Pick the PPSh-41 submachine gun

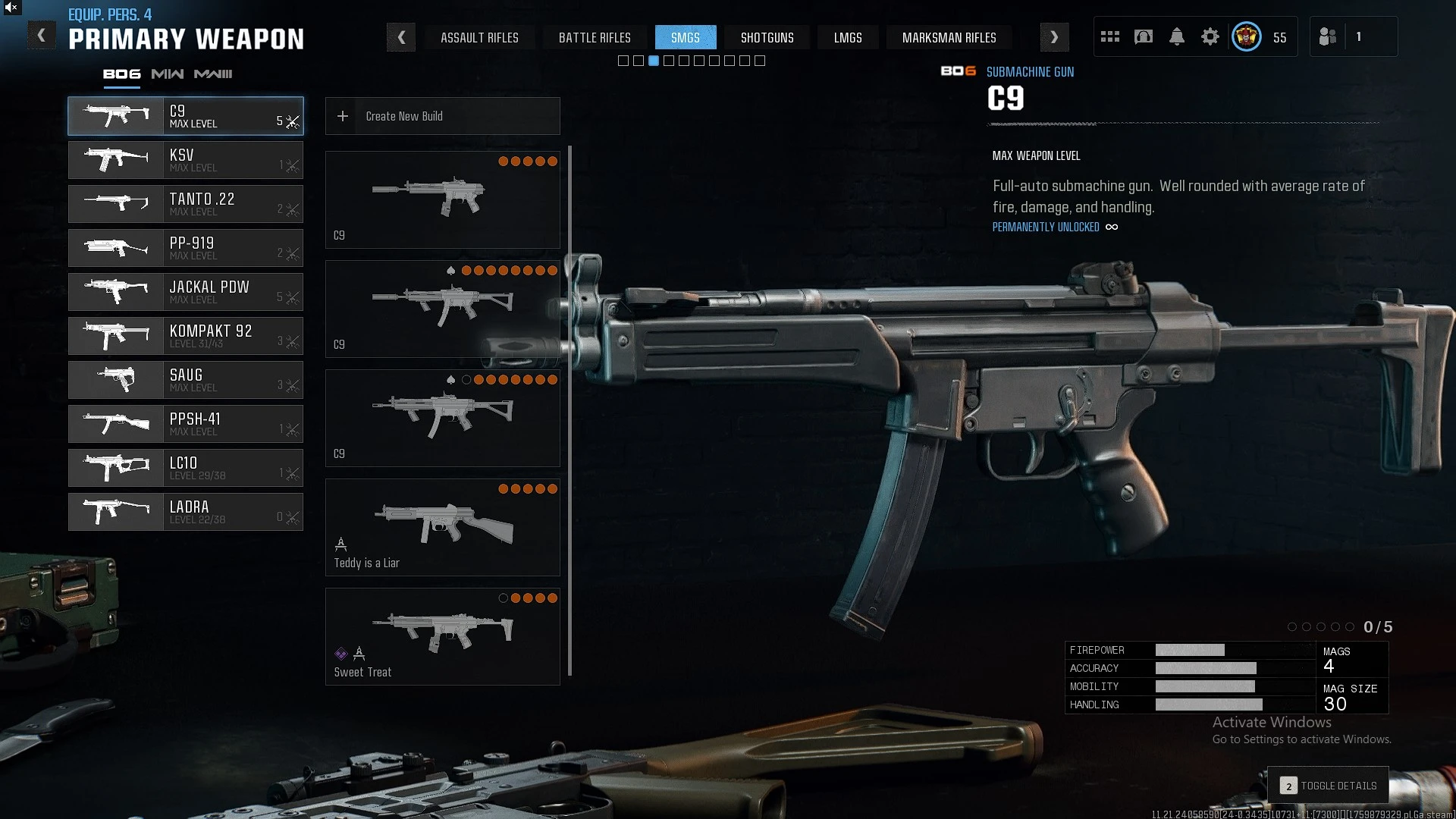(x=186, y=424)
